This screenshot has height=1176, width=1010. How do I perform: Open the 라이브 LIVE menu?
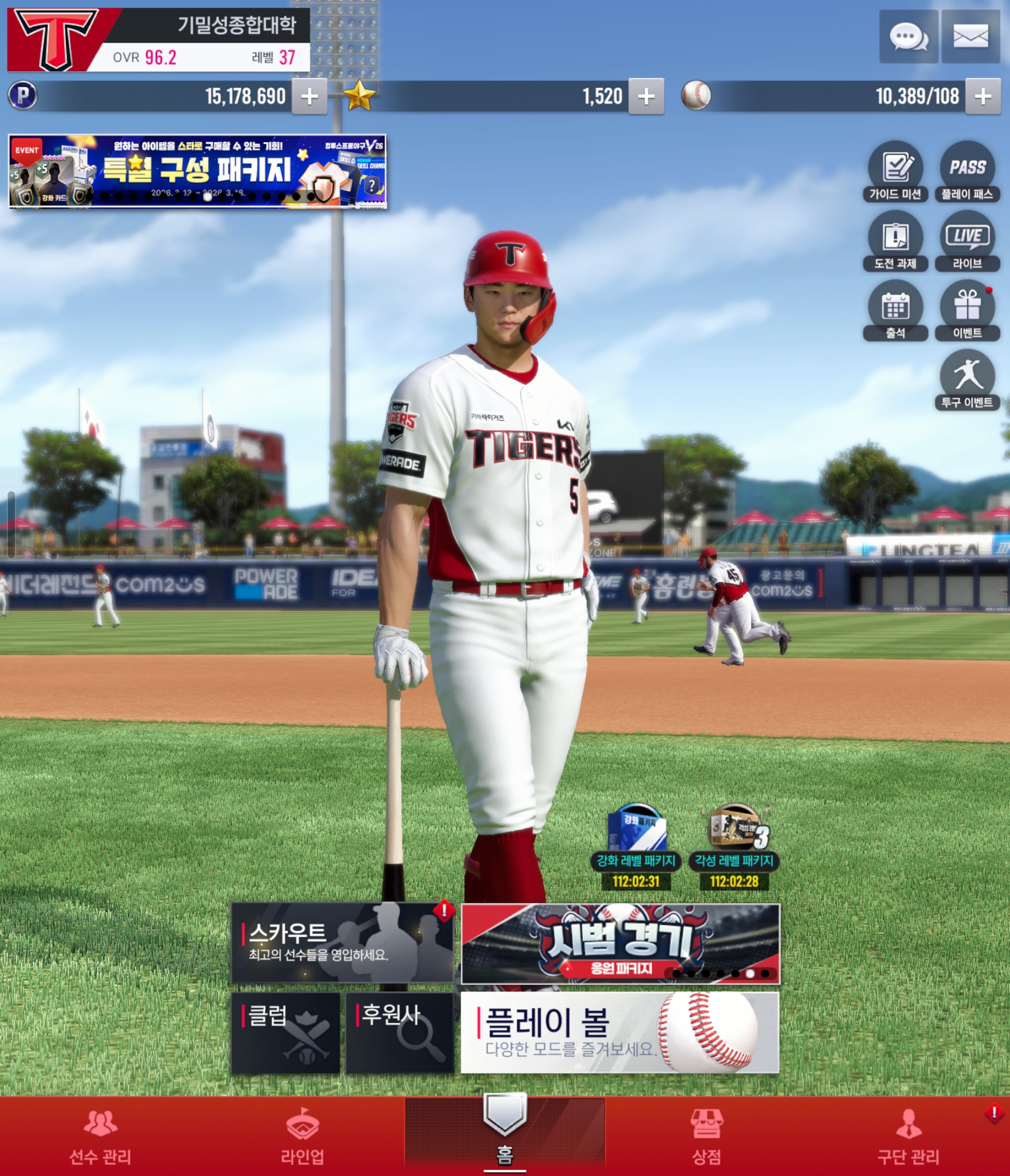click(x=968, y=241)
